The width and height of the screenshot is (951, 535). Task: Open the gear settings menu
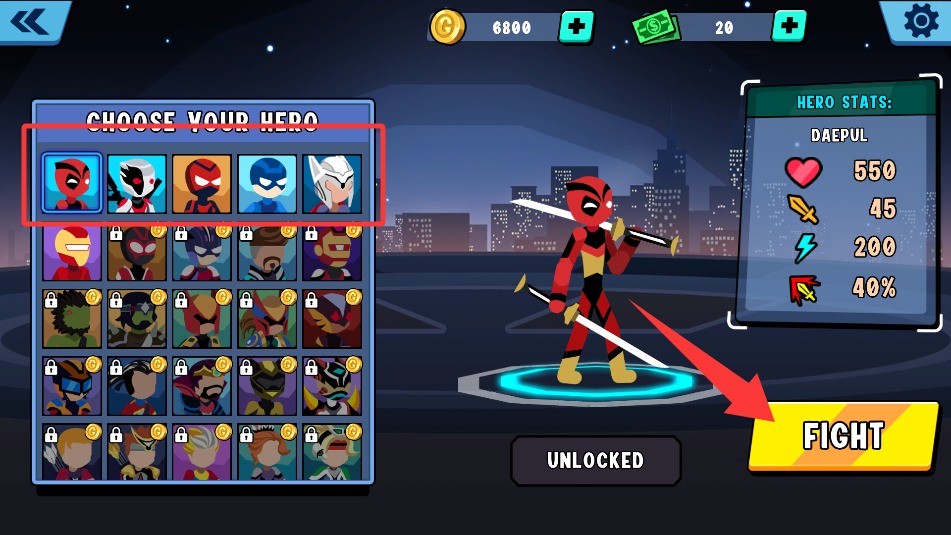coord(920,21)
